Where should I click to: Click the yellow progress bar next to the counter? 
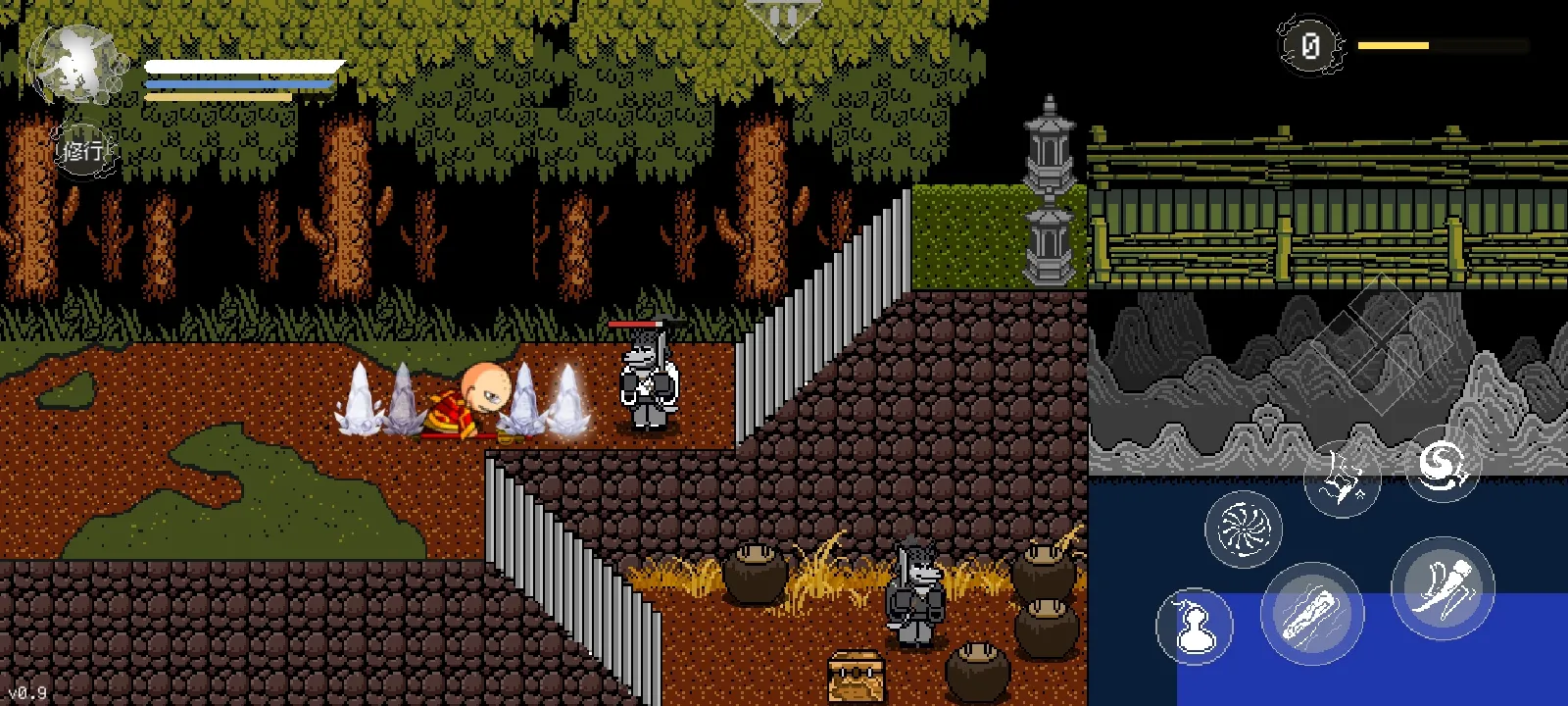coord(1392,43)
